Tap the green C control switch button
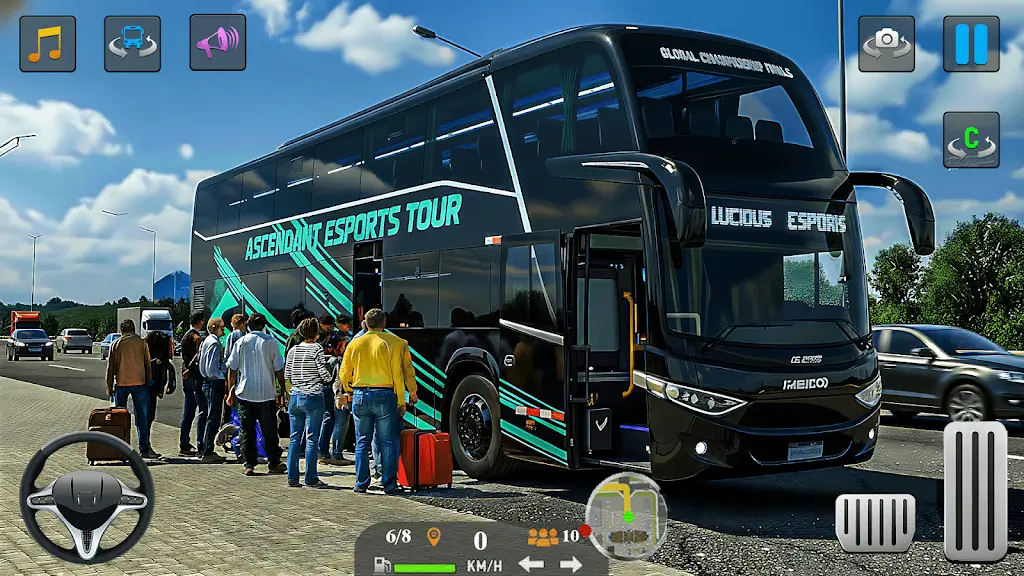The width and height of the screenshot is (1024, 576). (971, 140)
